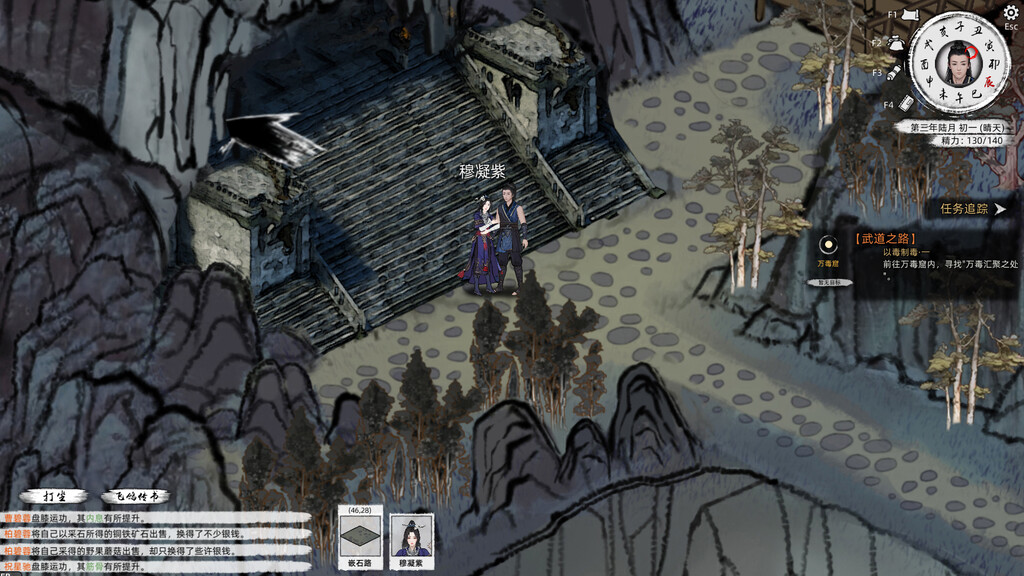
Task: Open 飞鸽传书 pigeon mail
Action: point(134,496)
